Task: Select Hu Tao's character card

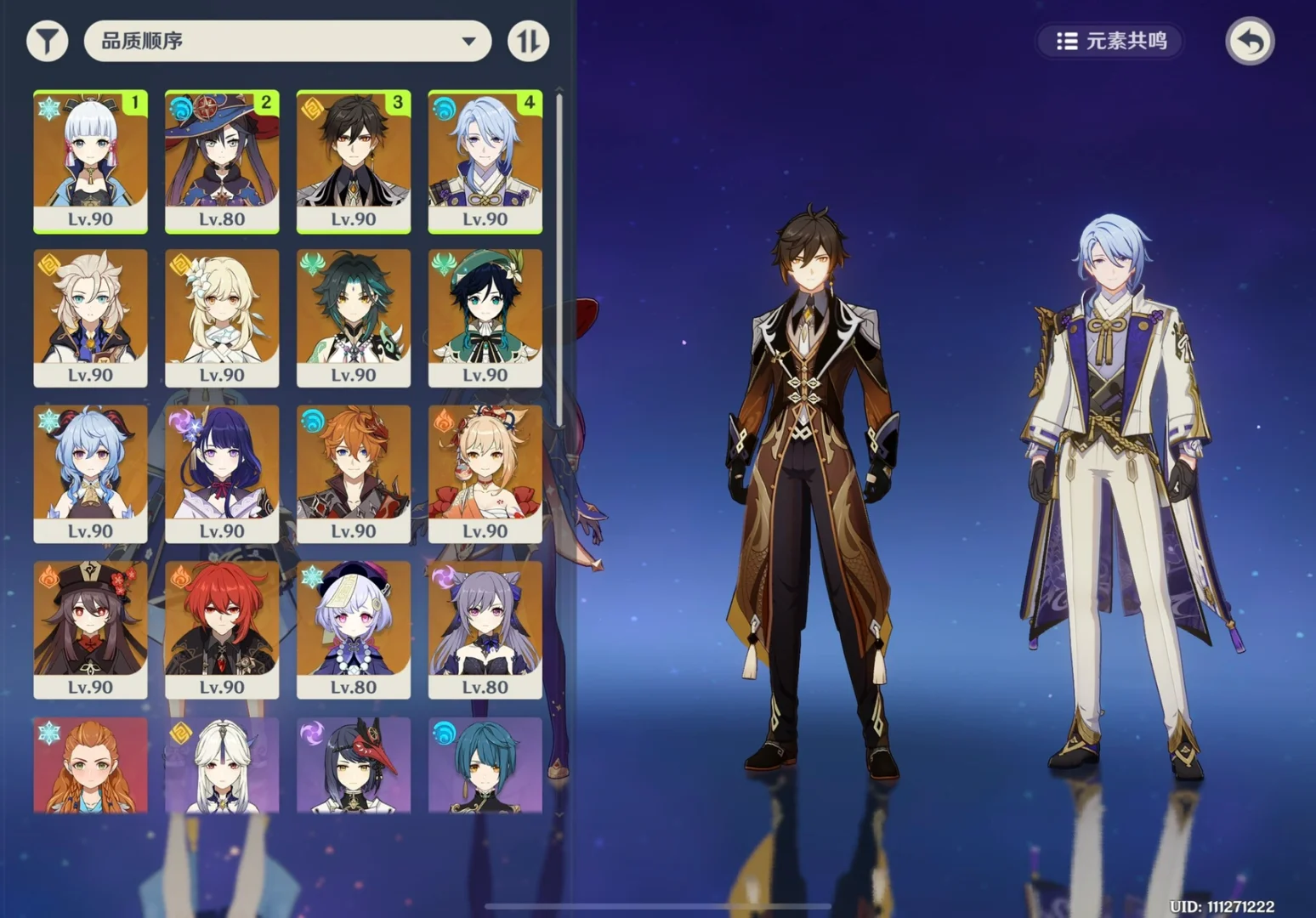Action: click(90, 629)
